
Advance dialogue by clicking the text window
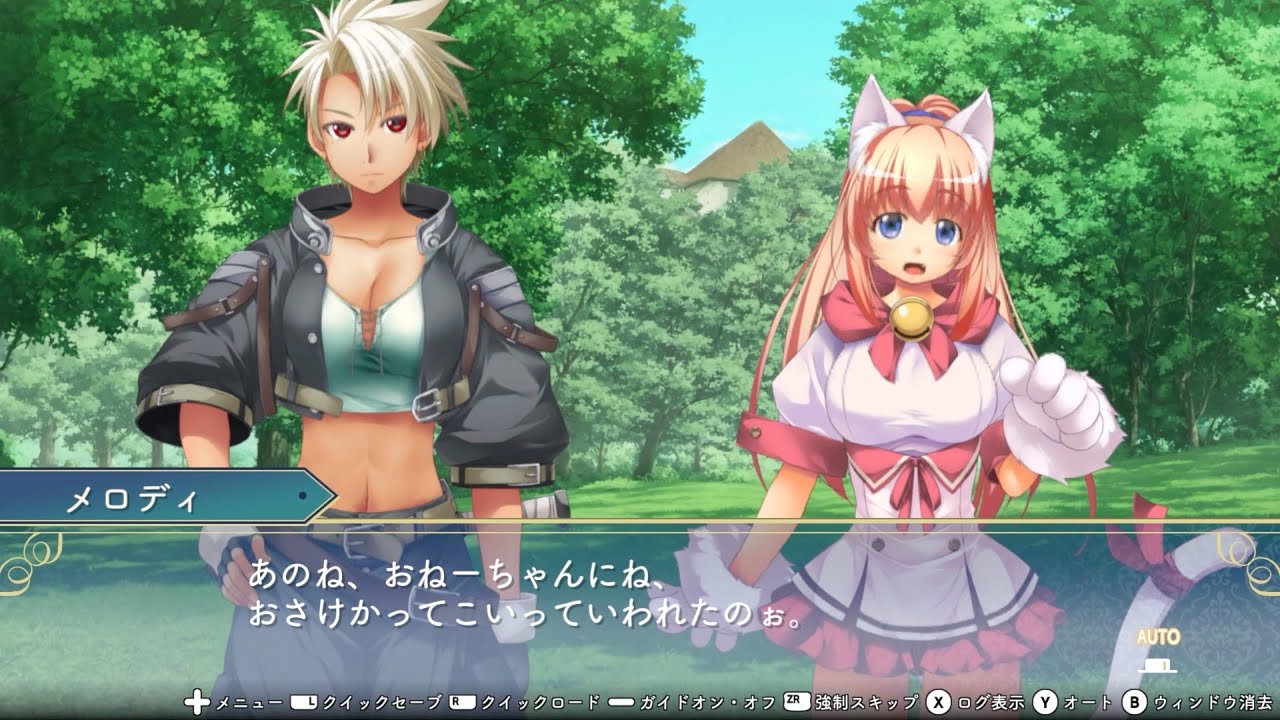coord(640,600)
